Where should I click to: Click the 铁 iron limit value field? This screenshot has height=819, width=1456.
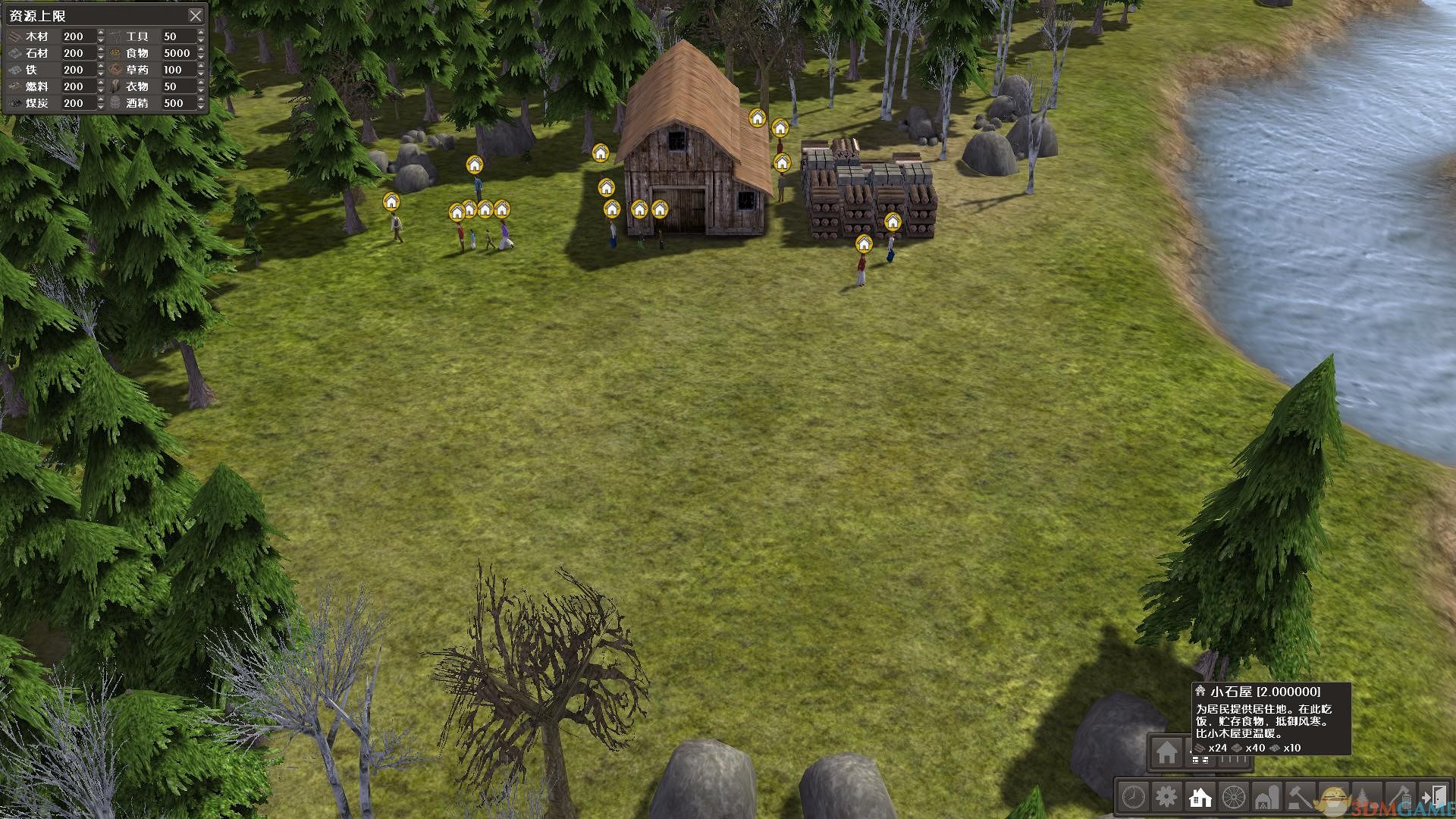tap(79, 70)
